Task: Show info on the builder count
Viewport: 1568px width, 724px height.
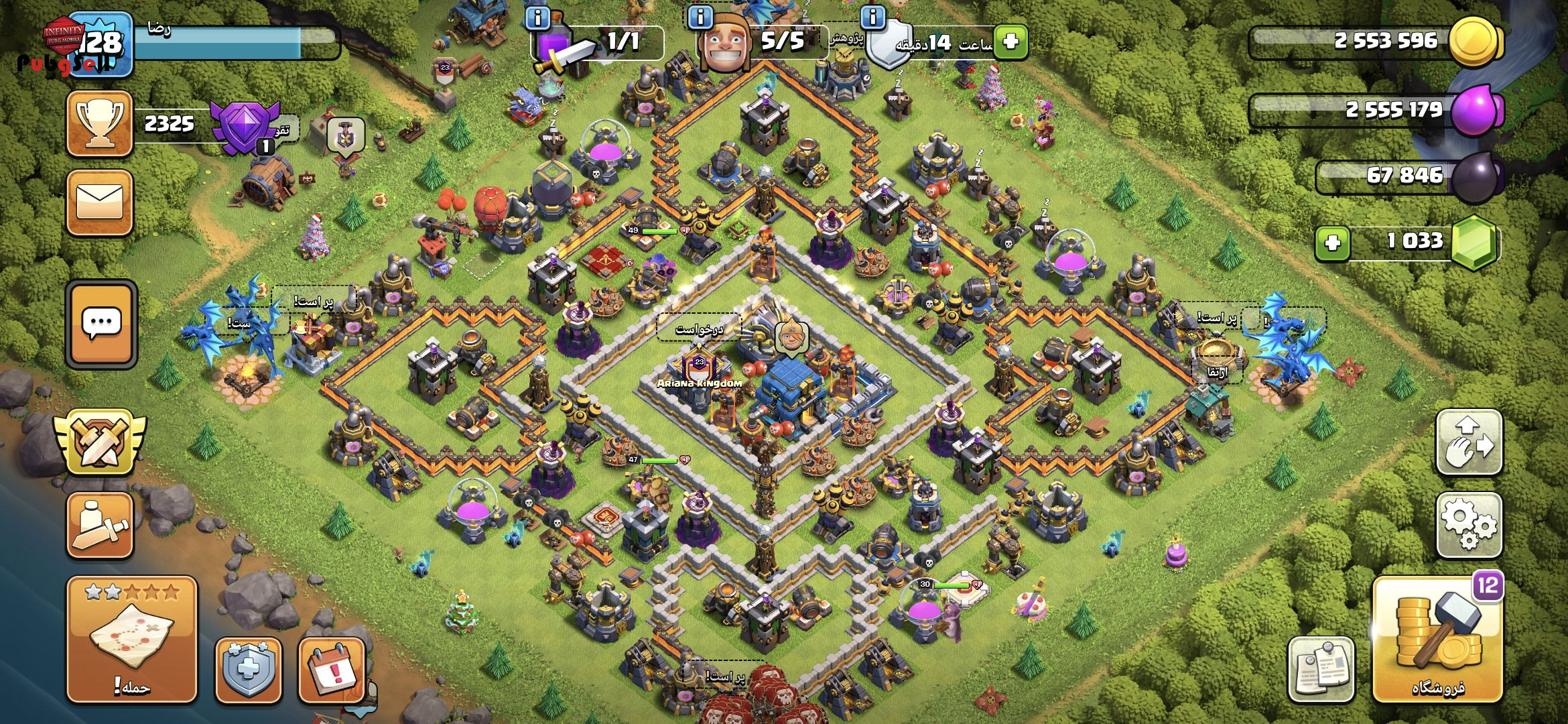Action: tap(701, 17)
